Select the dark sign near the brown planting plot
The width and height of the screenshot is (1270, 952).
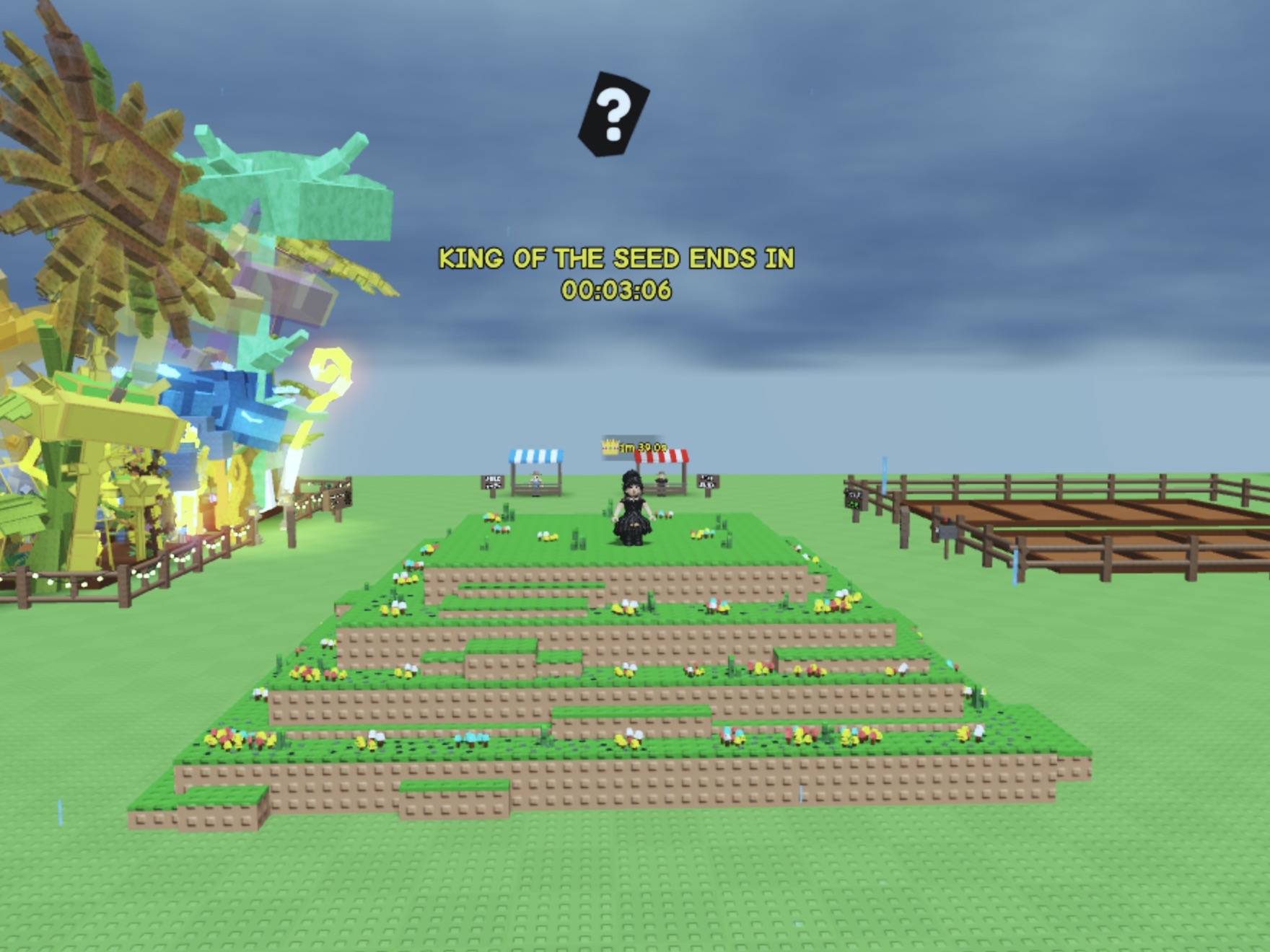click(x=853, y=498)
